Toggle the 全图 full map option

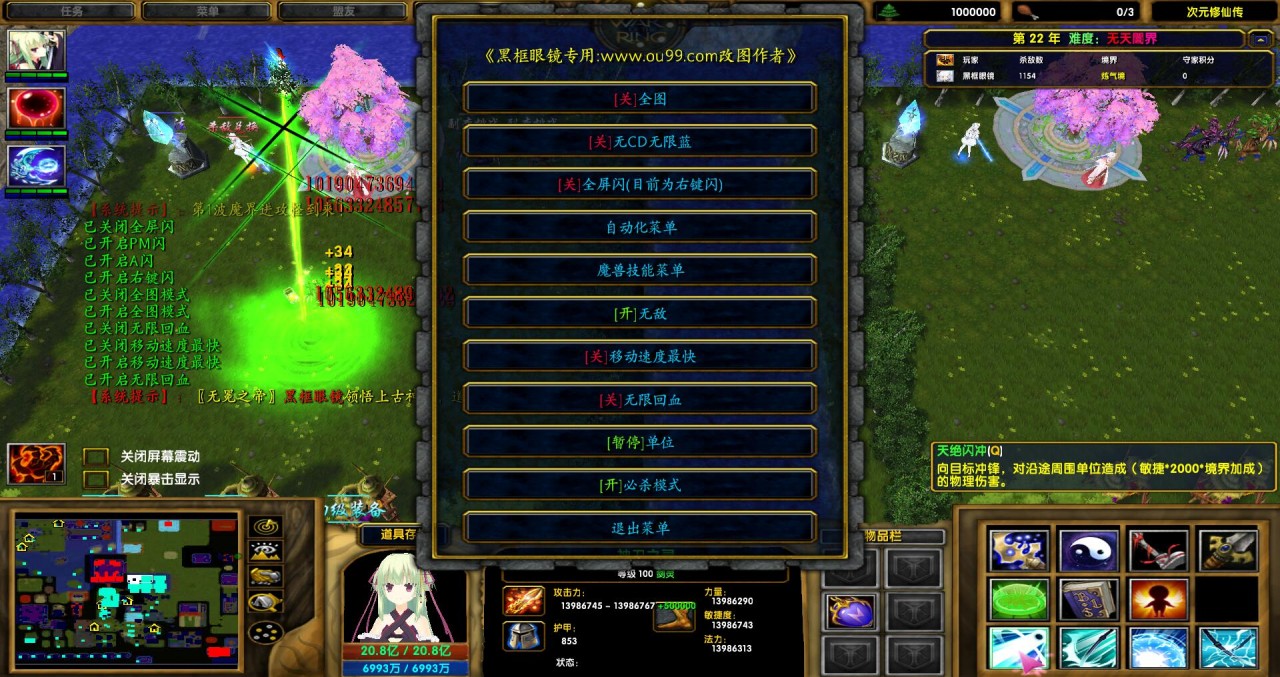tap(640, 99)
